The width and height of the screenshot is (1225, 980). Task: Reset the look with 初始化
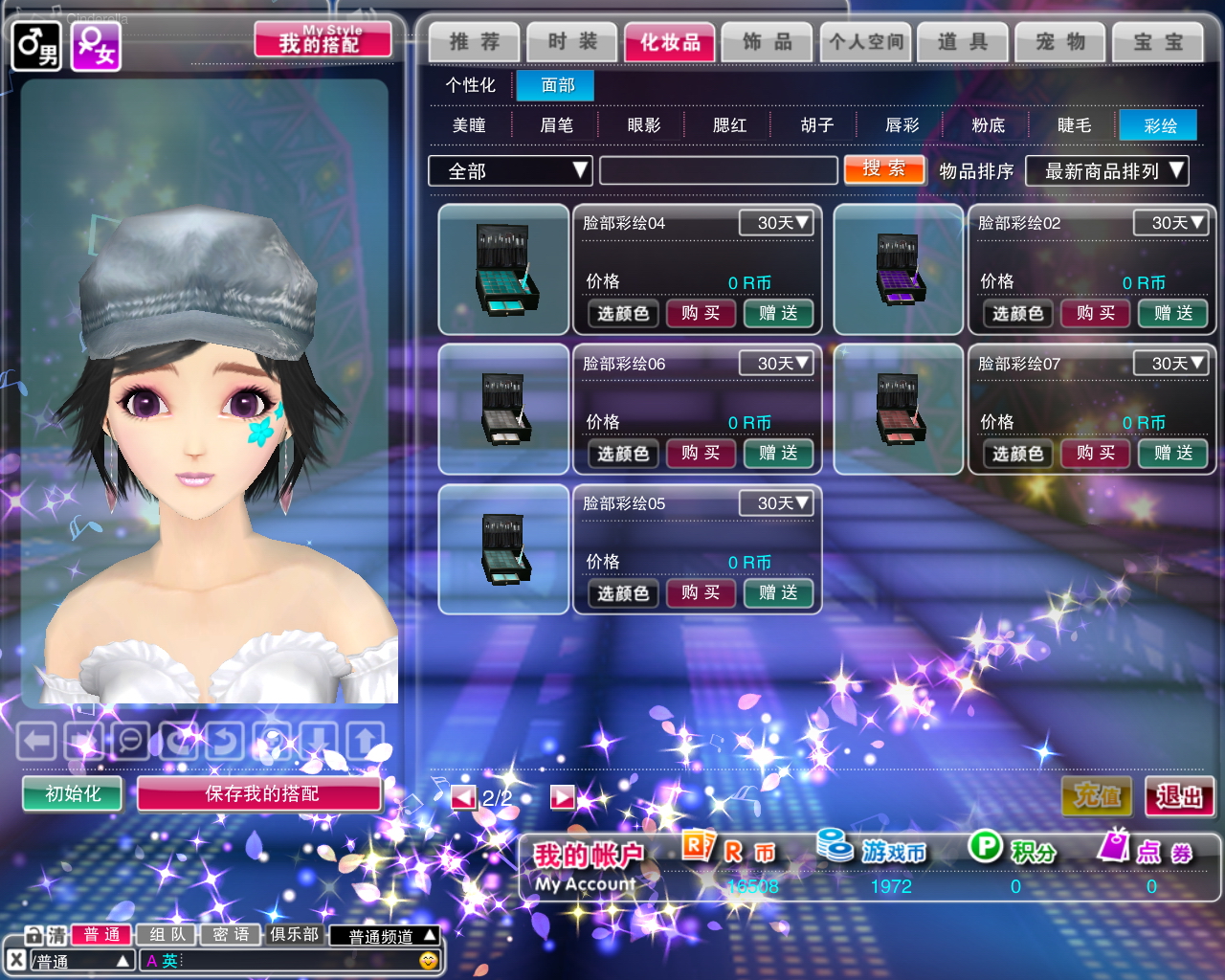(73, 793)
